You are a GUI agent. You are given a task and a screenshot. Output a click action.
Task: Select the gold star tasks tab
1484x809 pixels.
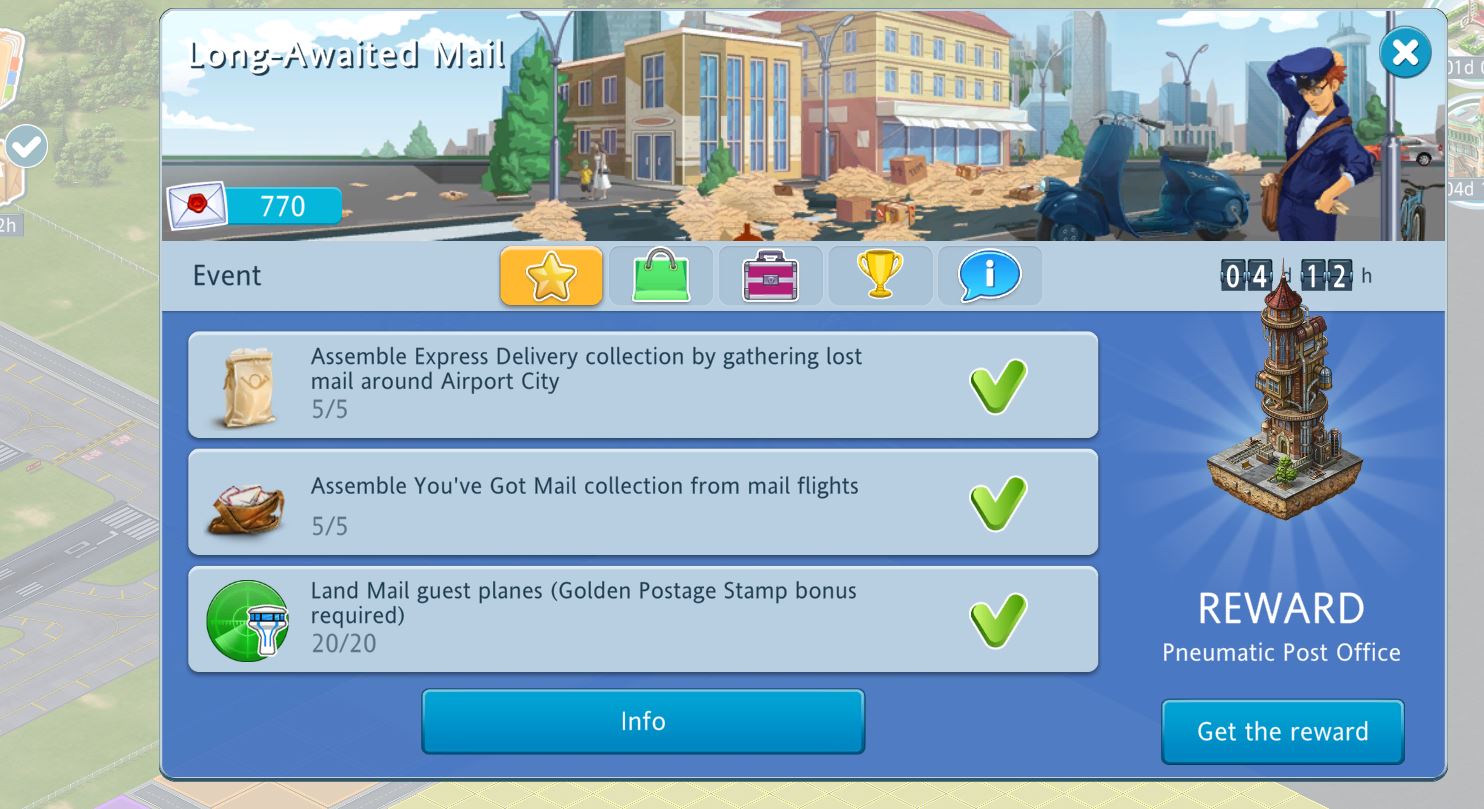[551, 276]
